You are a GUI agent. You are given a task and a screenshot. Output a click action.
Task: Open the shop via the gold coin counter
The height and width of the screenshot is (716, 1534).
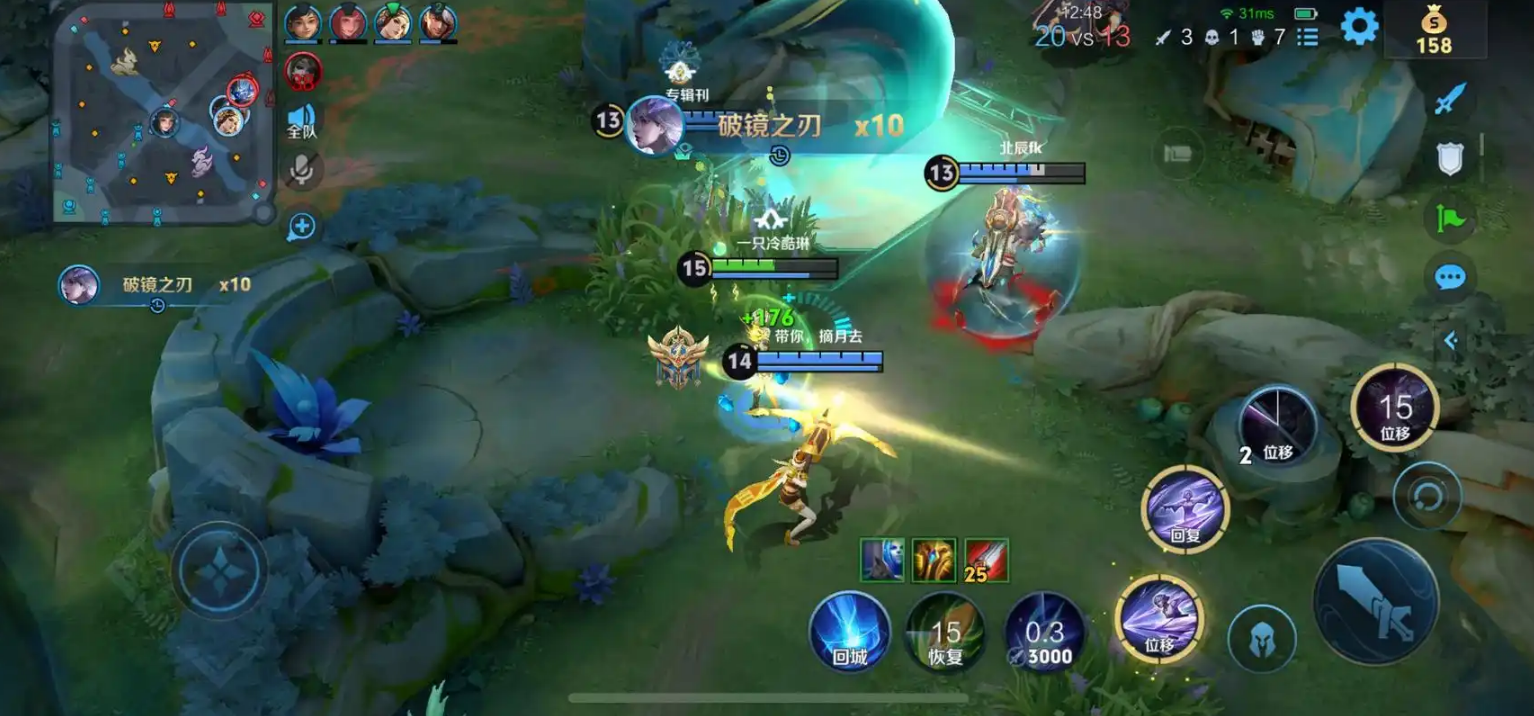[x=1433, y=30]
